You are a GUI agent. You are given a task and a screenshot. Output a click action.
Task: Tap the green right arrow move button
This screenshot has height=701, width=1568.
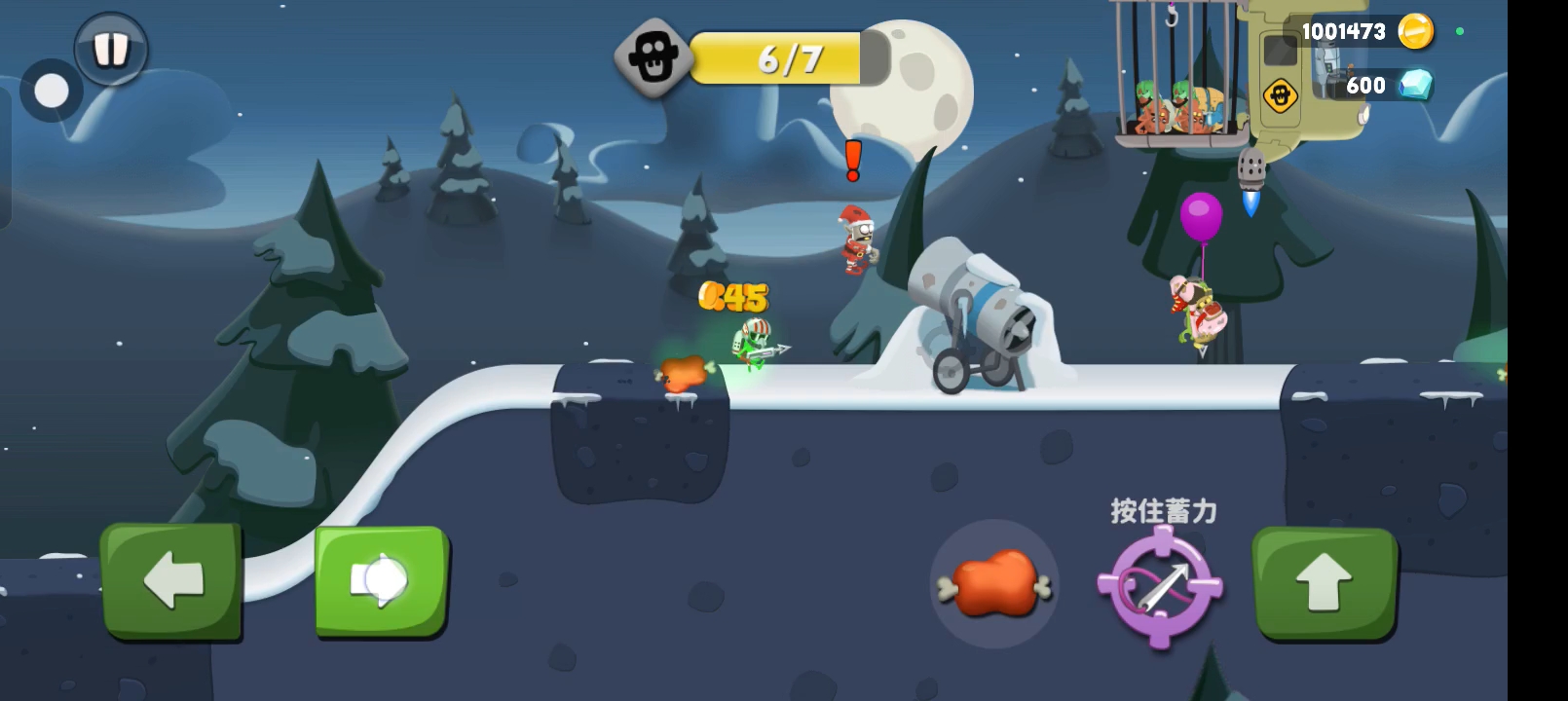pyautogui.click(x=381, y=581)
